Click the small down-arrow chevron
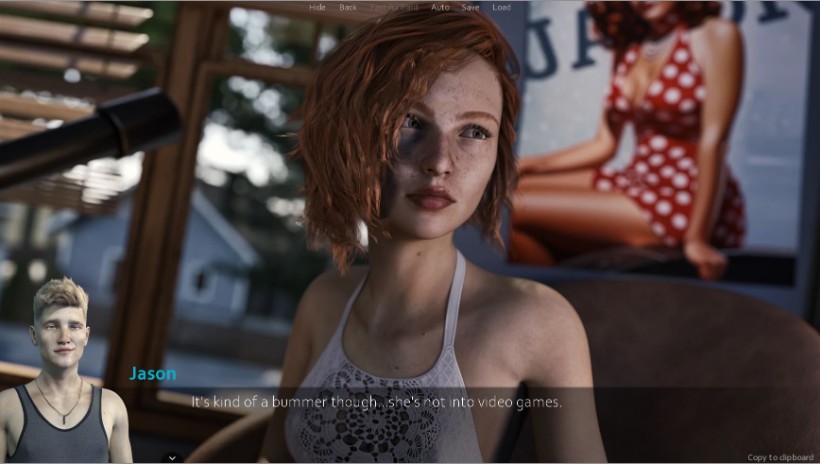The height and width of the screenshot is (464, 820). 171,457
